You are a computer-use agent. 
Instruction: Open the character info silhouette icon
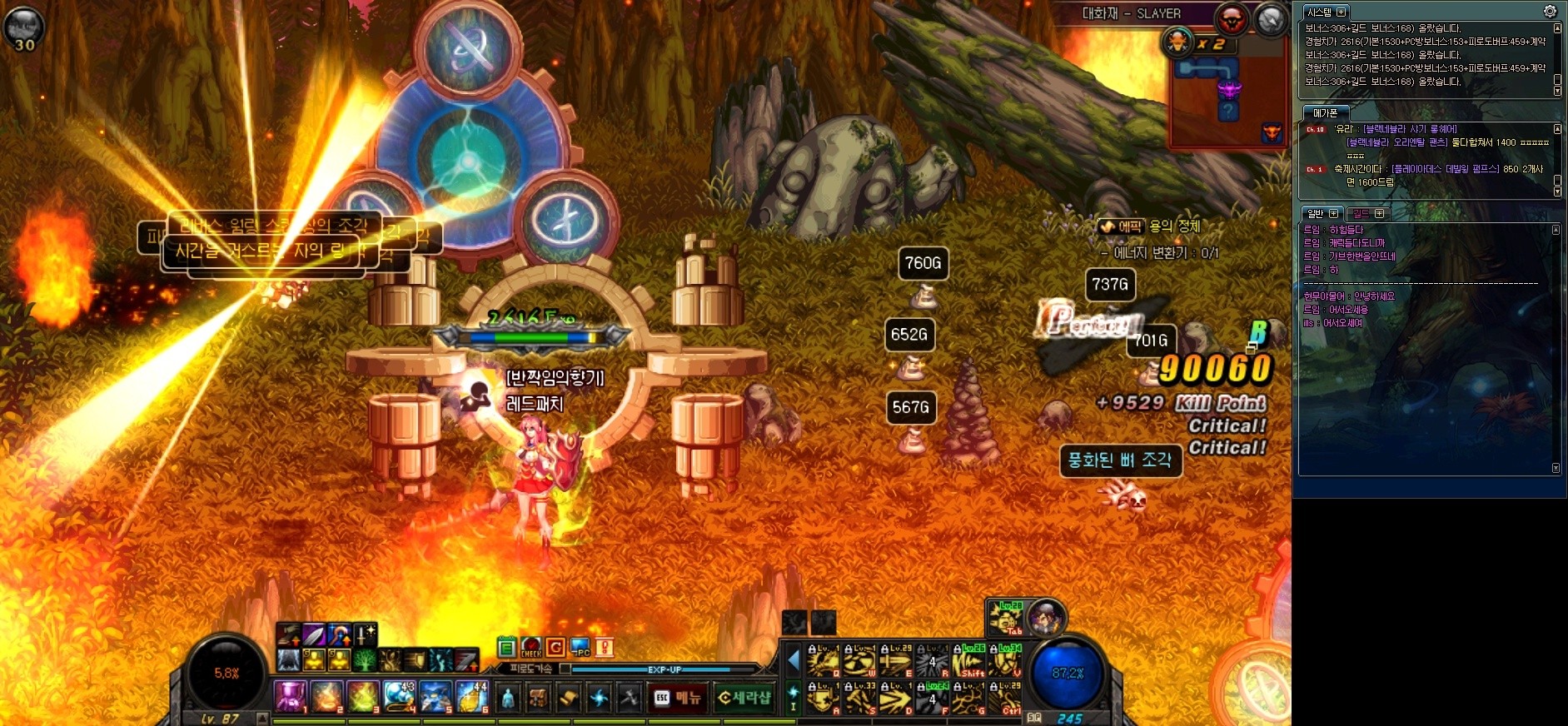pos(508,699)
